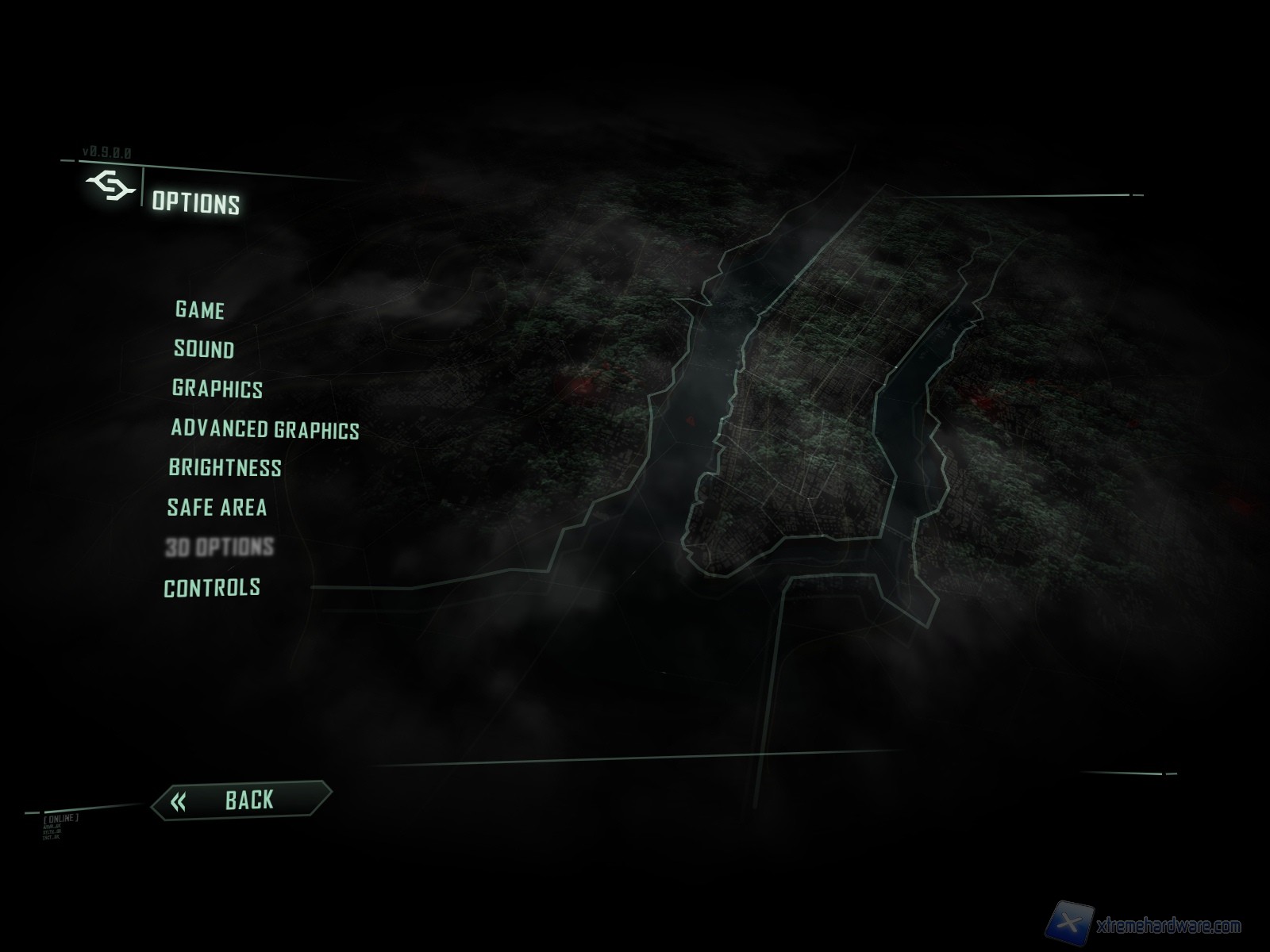This screenshot has width=1270, height=952.
Task: Open the Brightness option
Action: [225, 468]
